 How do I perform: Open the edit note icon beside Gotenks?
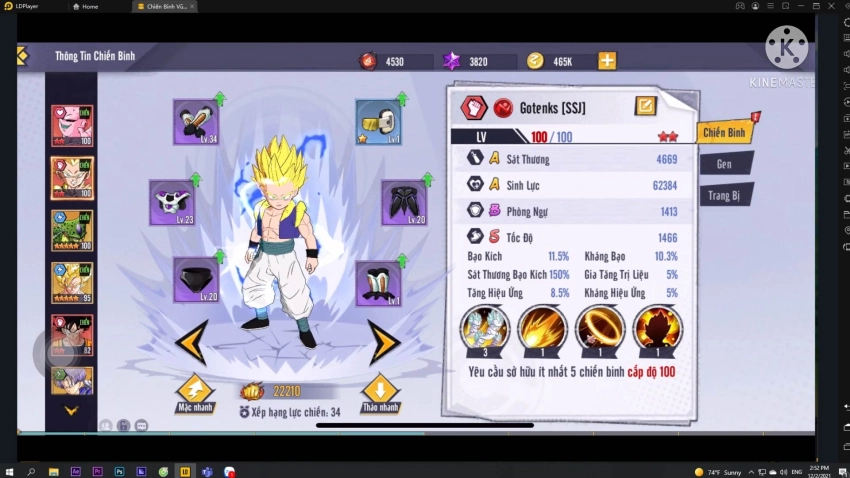[645, 106]
